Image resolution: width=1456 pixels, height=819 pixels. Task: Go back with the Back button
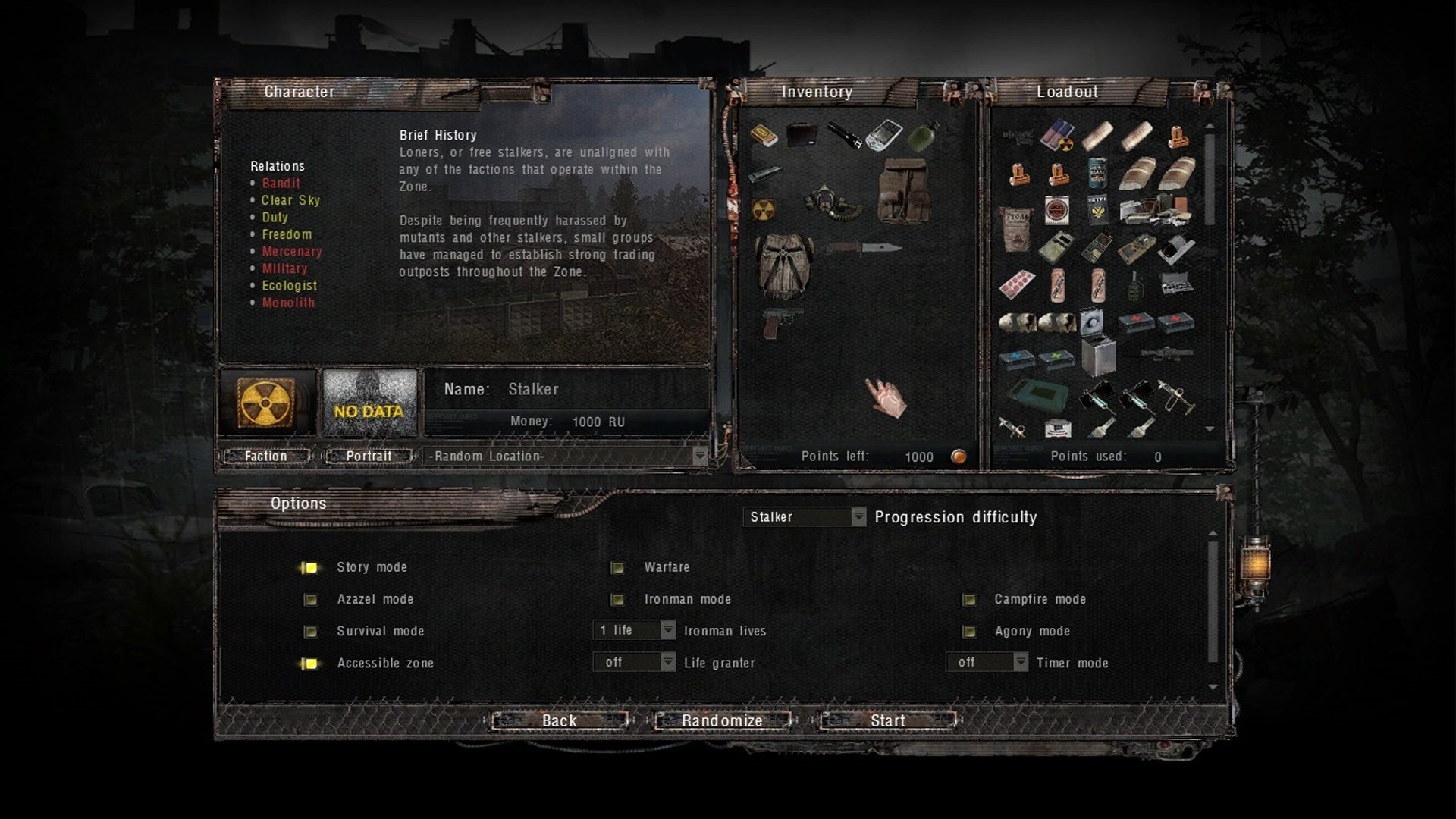coord(560,720)
